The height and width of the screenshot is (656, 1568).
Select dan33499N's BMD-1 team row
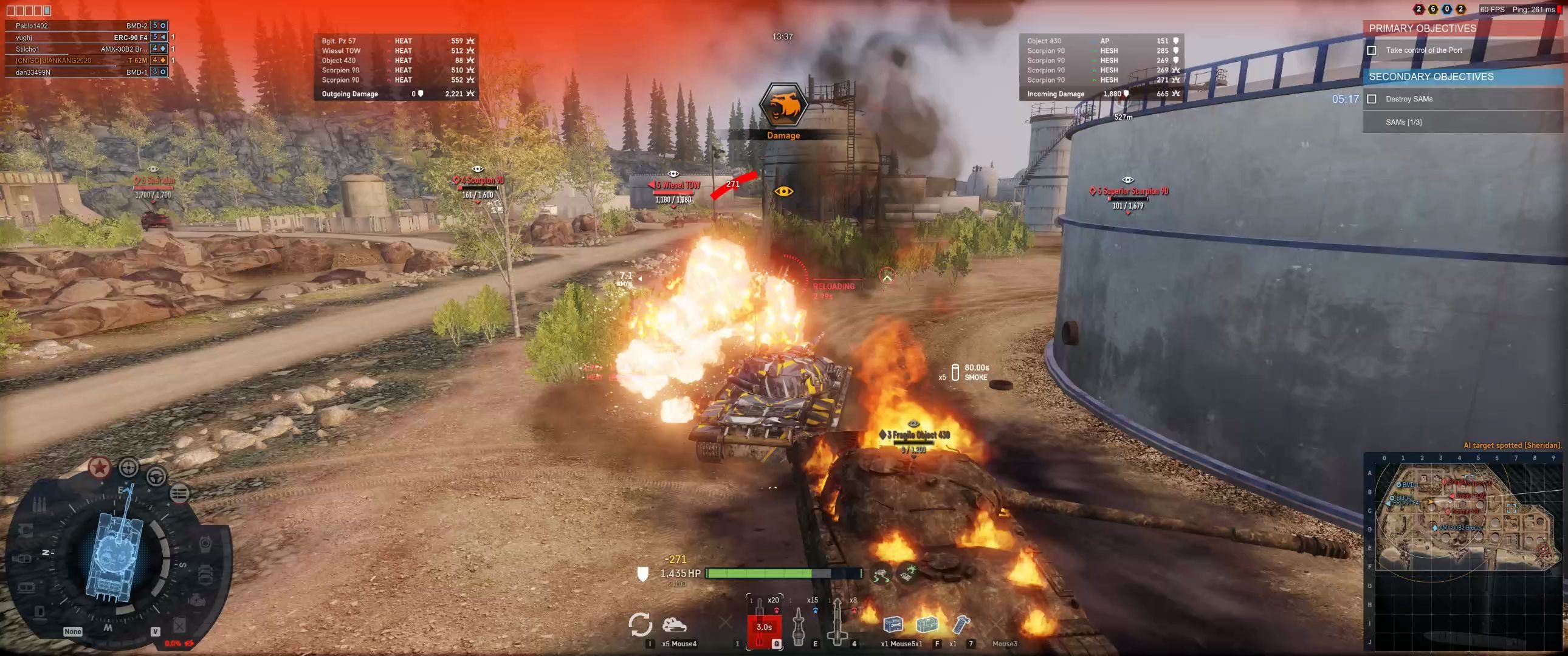point(85,72)
